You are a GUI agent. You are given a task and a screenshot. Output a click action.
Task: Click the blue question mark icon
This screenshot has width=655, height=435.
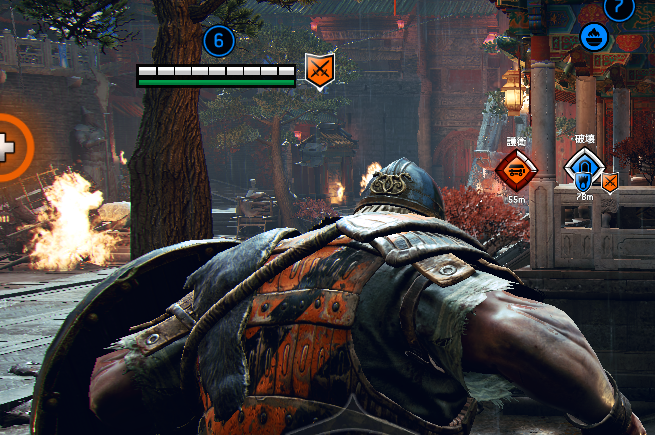click(x=620, y=8)
